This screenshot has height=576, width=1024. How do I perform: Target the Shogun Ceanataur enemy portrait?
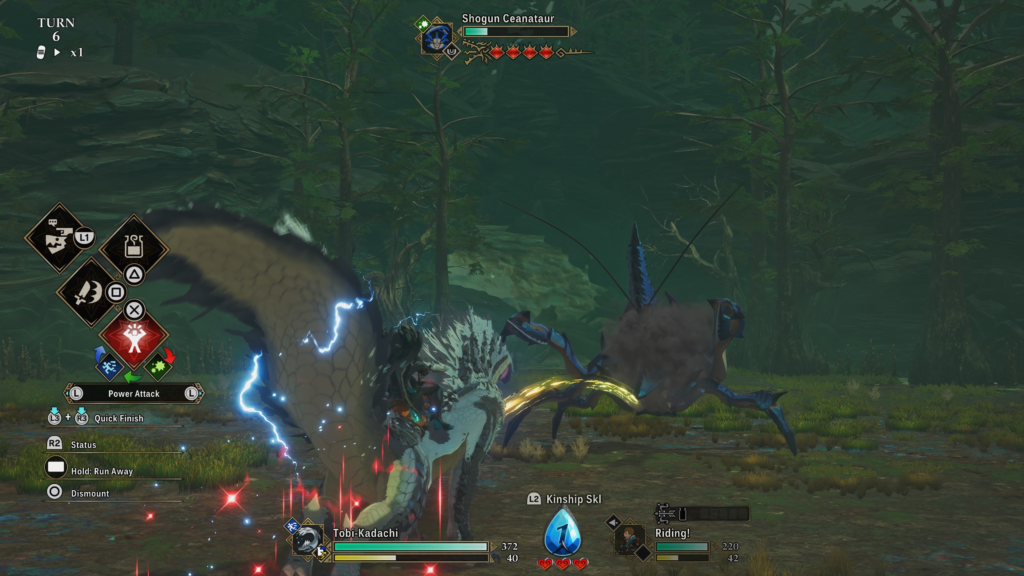[x=436, y=39]
